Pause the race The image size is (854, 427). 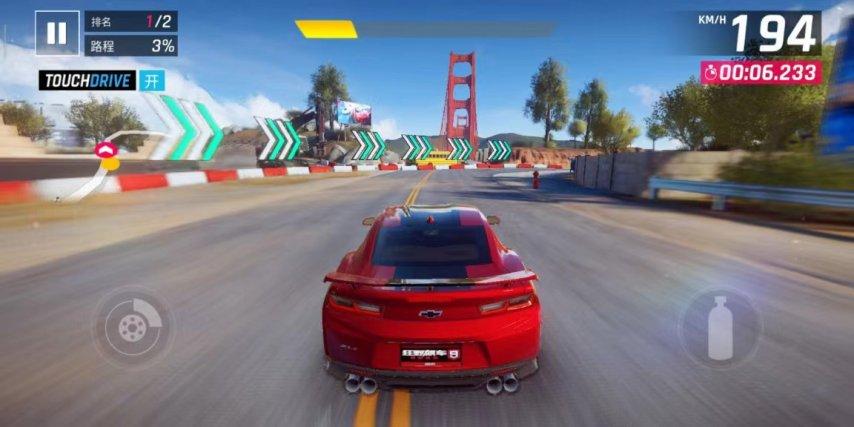57,33
